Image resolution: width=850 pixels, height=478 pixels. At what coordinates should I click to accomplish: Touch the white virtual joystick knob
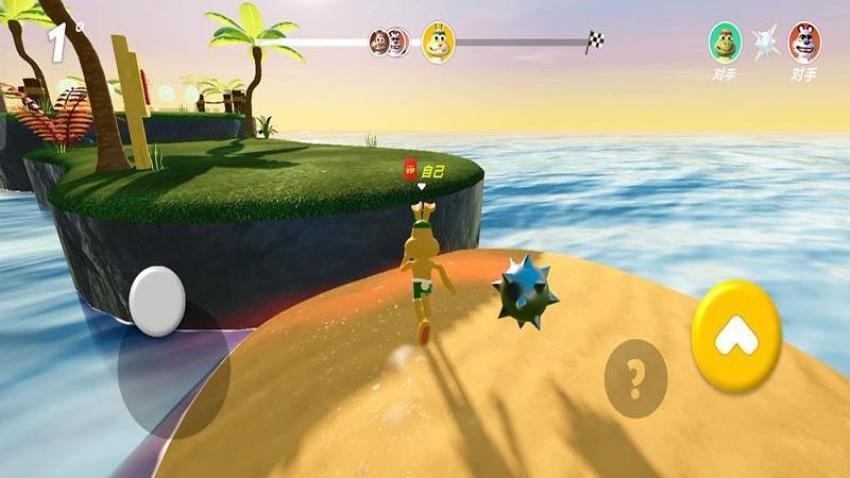tap(157, 300)
